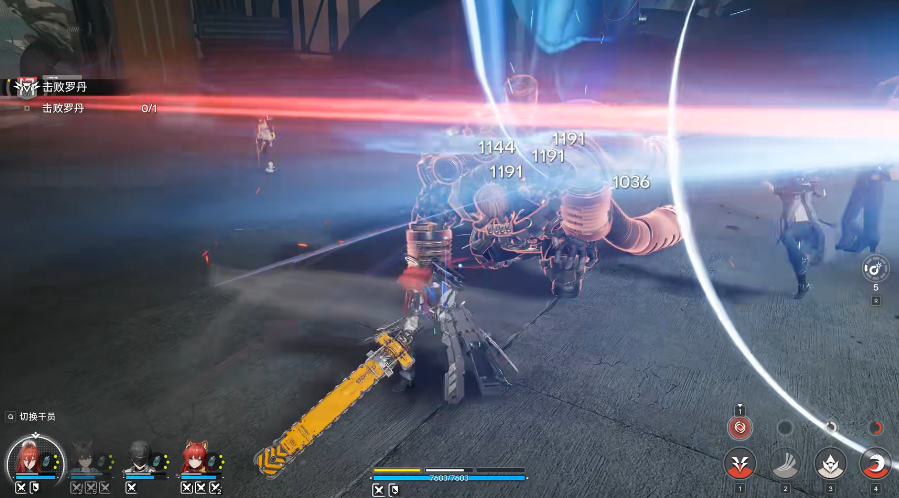Open the 击败罗丹 quest tracker

(x=62, y=87)
